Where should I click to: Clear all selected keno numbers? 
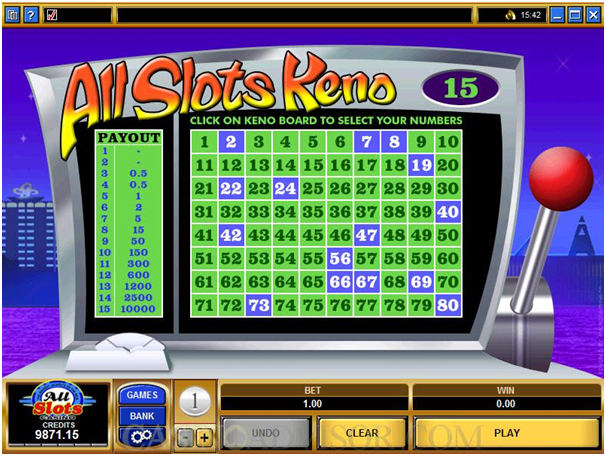click(x=361, y=433)
